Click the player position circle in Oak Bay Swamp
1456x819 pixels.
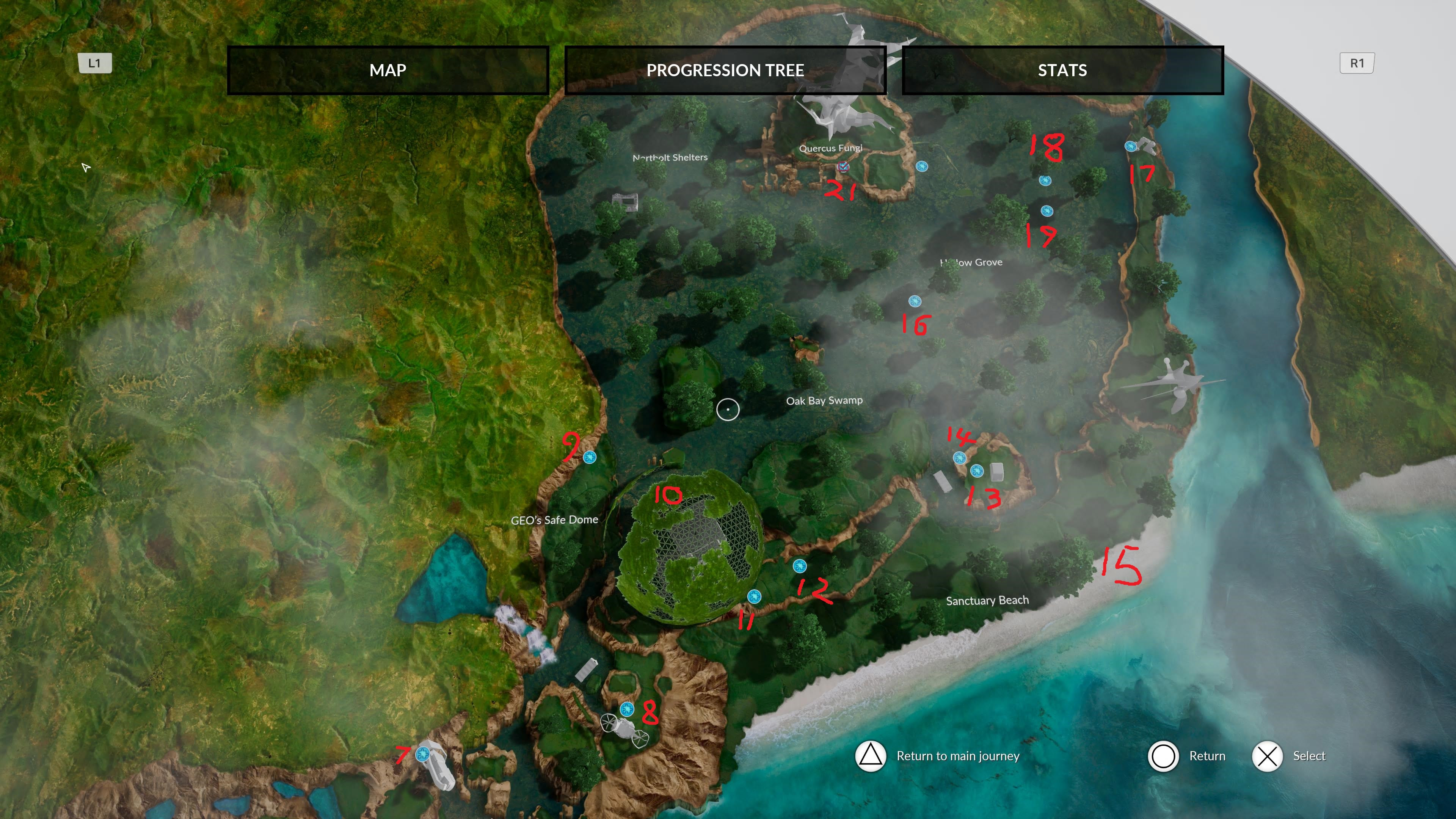click(x=728, y=410)
